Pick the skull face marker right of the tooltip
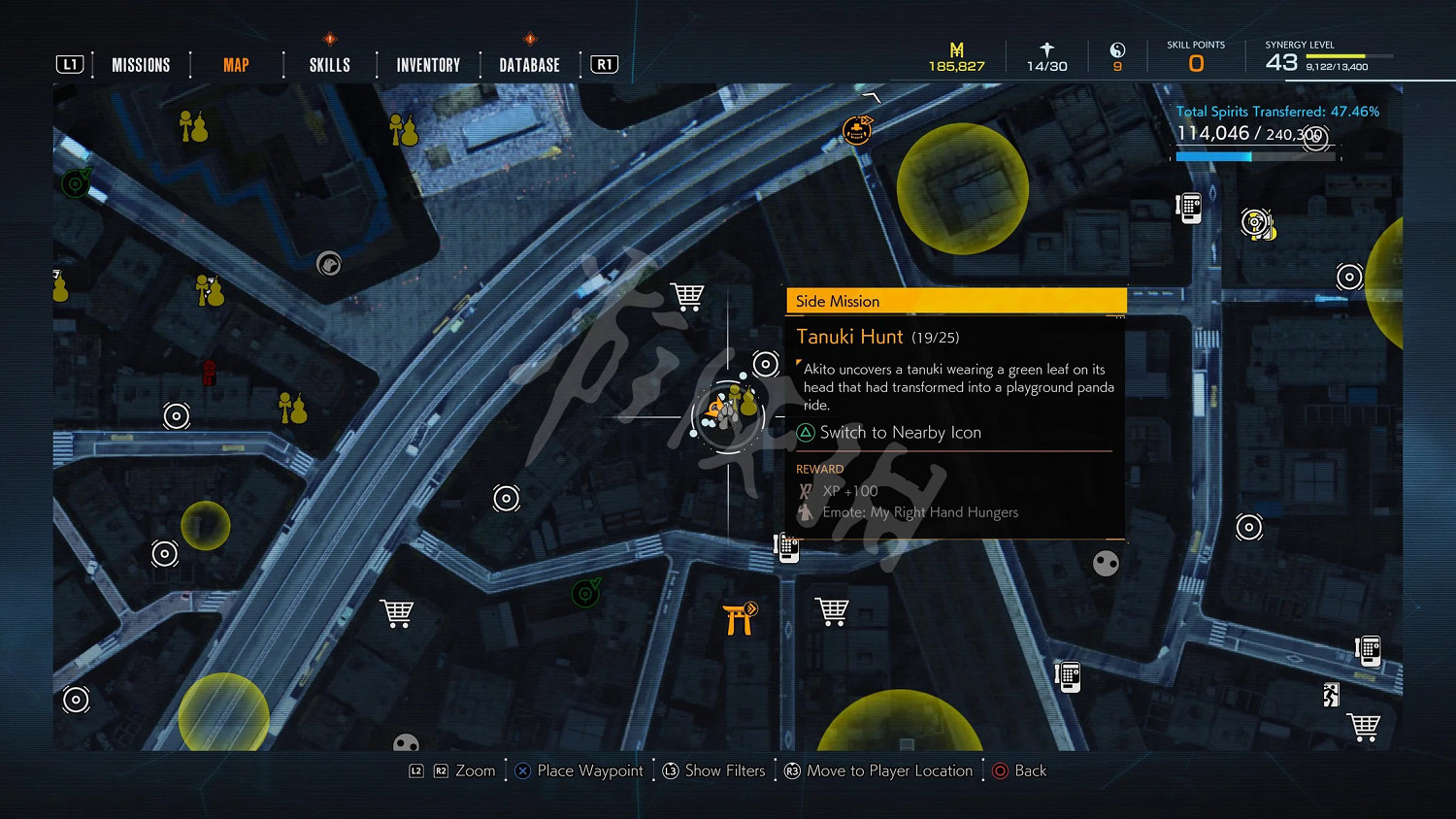This screenshot has height=819, width=1456. point(1106,563)
